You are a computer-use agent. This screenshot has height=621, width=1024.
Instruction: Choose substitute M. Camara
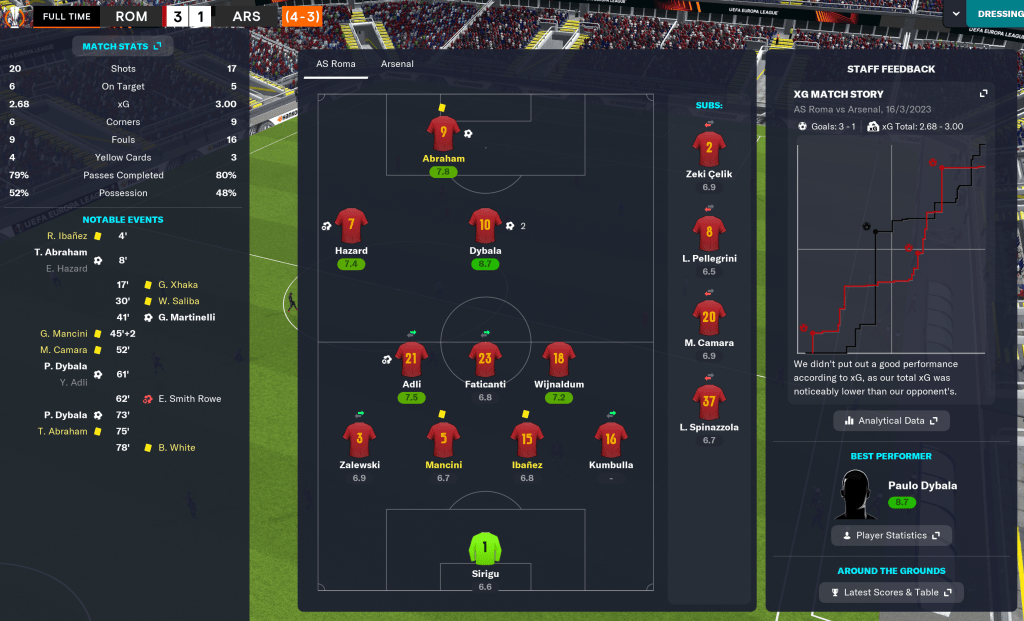click(709, 318)
